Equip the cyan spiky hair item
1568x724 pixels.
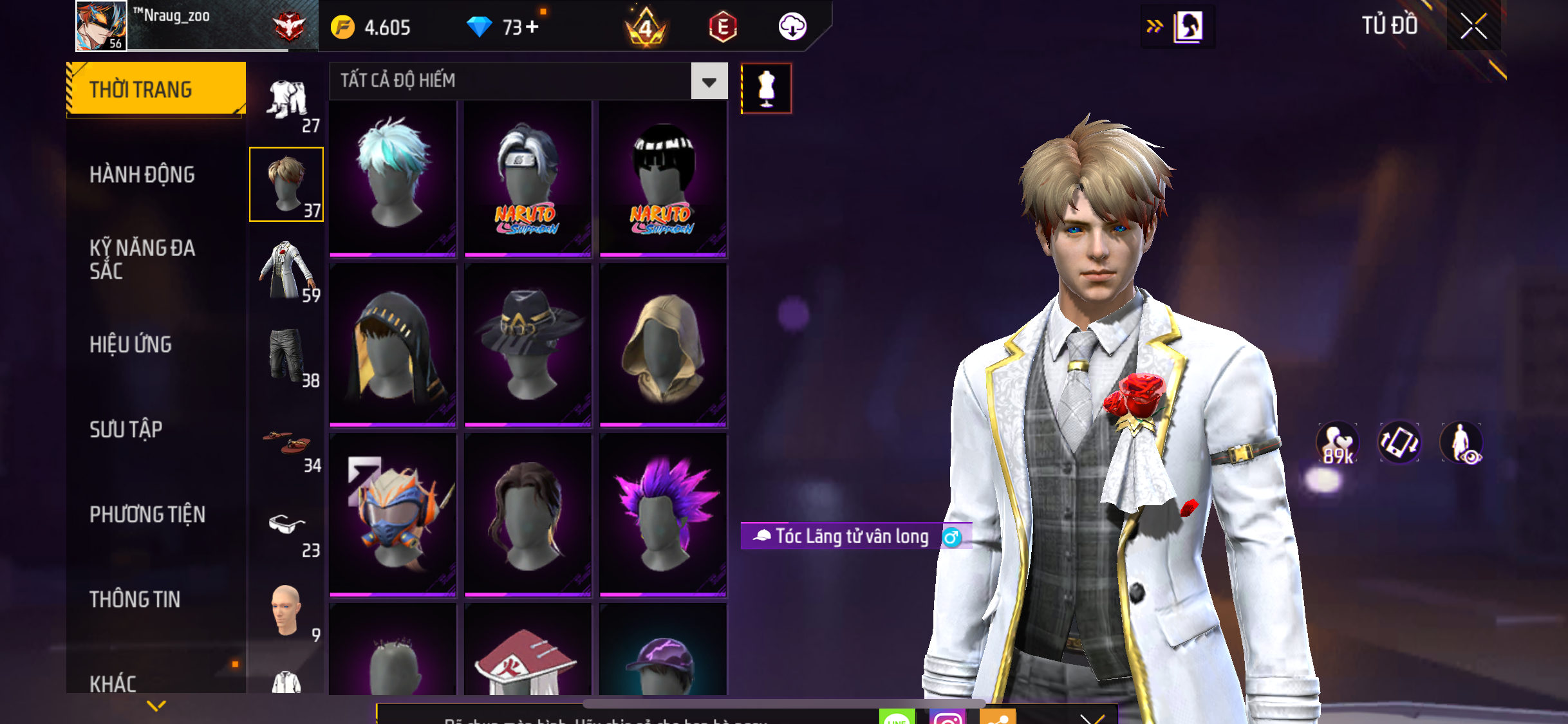(393, 177)
